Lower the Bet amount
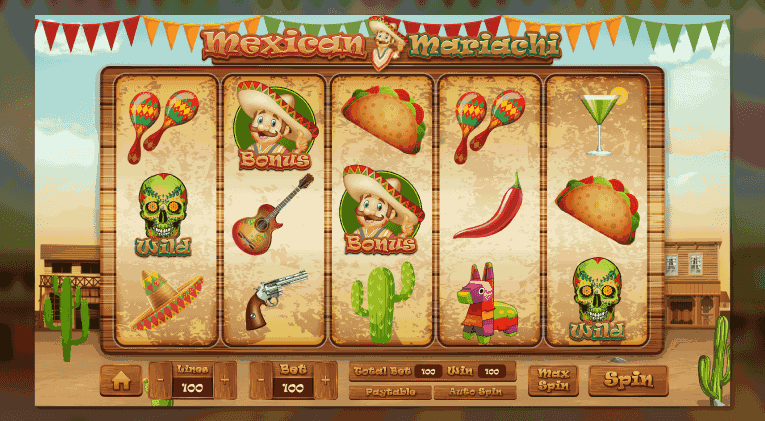This screenshot has width=765, height=421. point(259,381)
